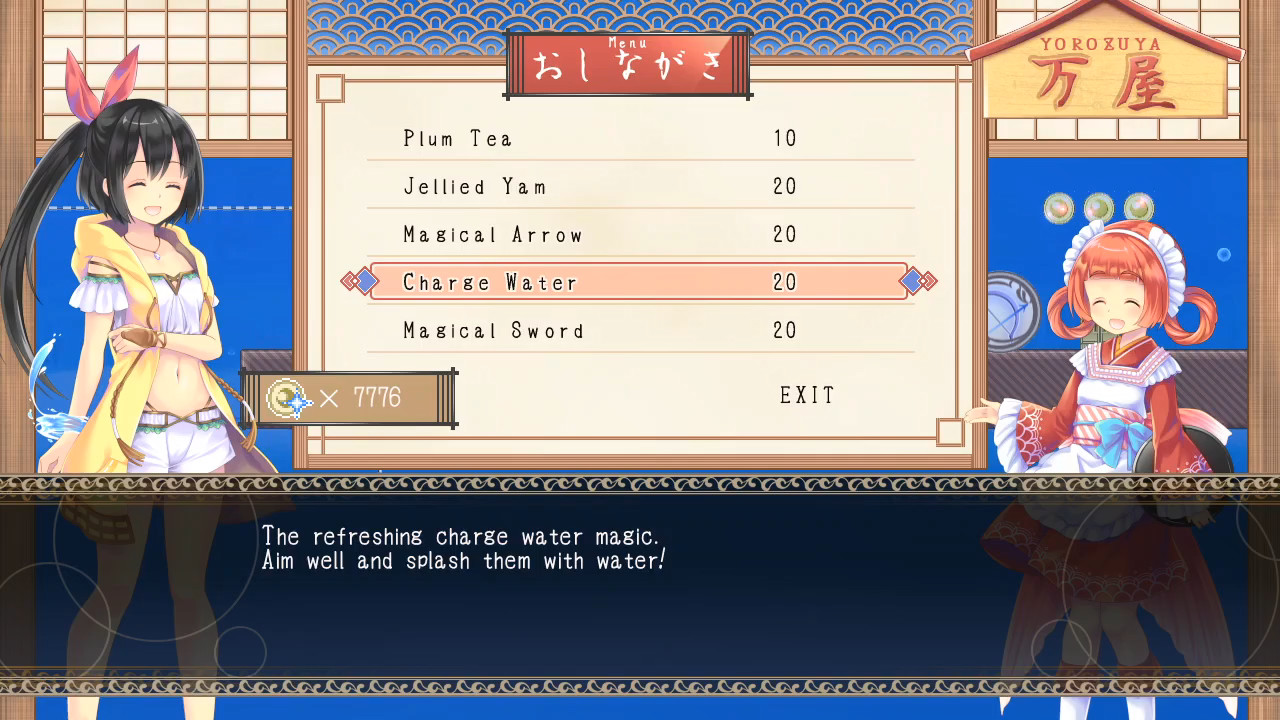
Task: Click the gold coin currency icon
Action: 284,400
